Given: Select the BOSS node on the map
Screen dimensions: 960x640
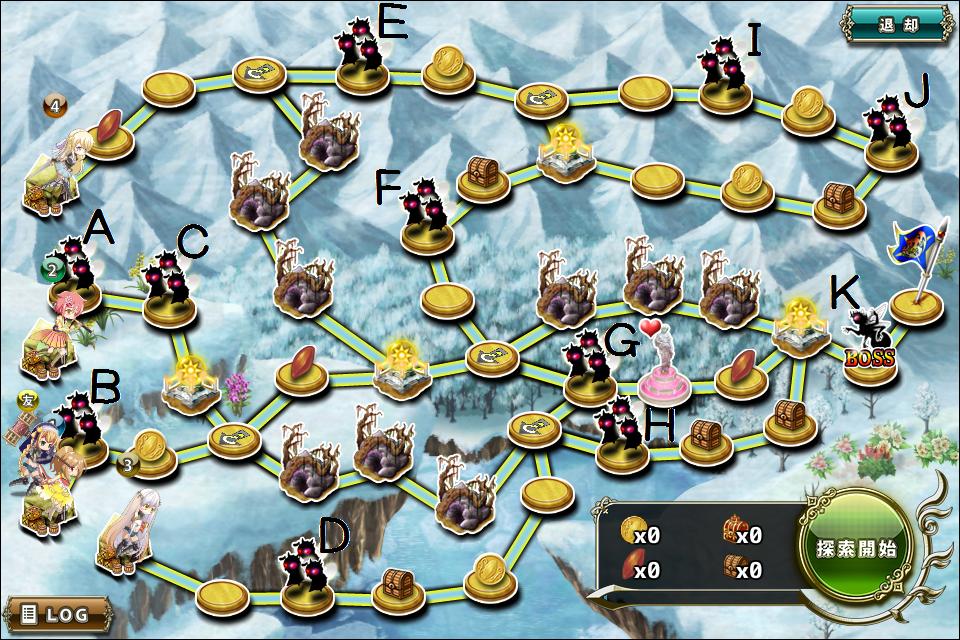Looking at the screenshot, I should [x=865, y=345].
